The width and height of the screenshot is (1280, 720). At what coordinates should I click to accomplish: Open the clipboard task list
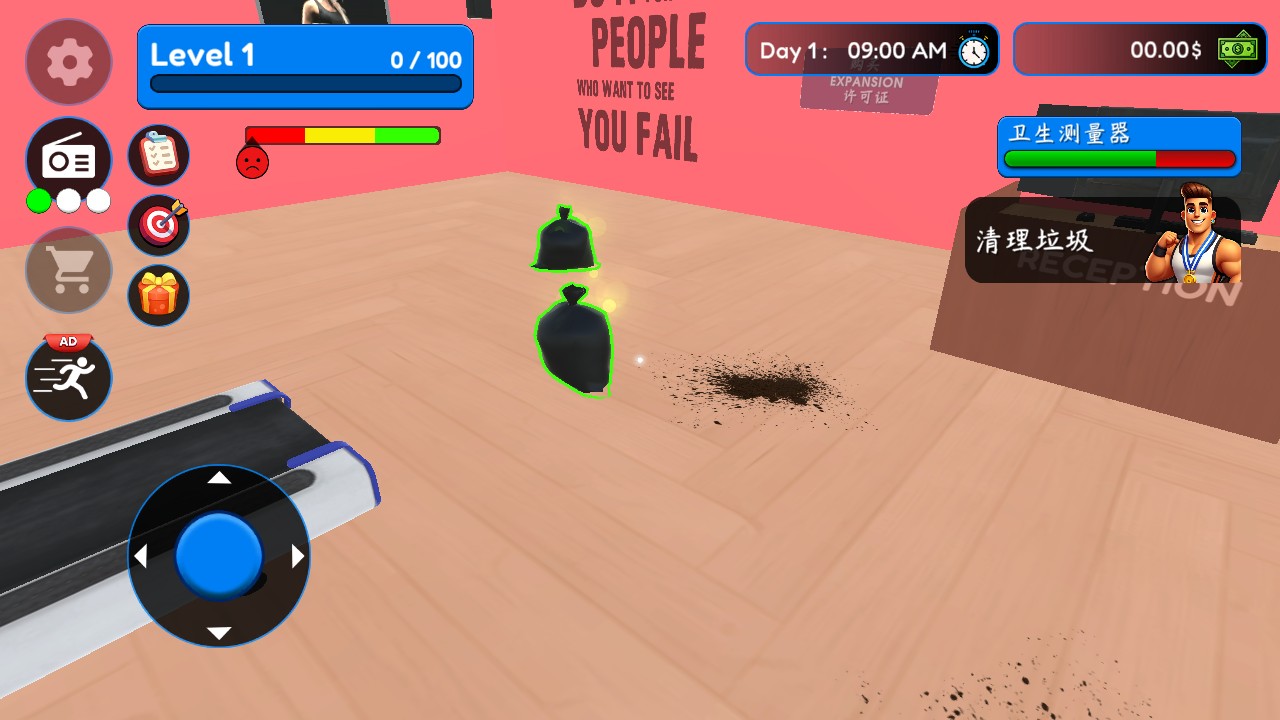158,155
